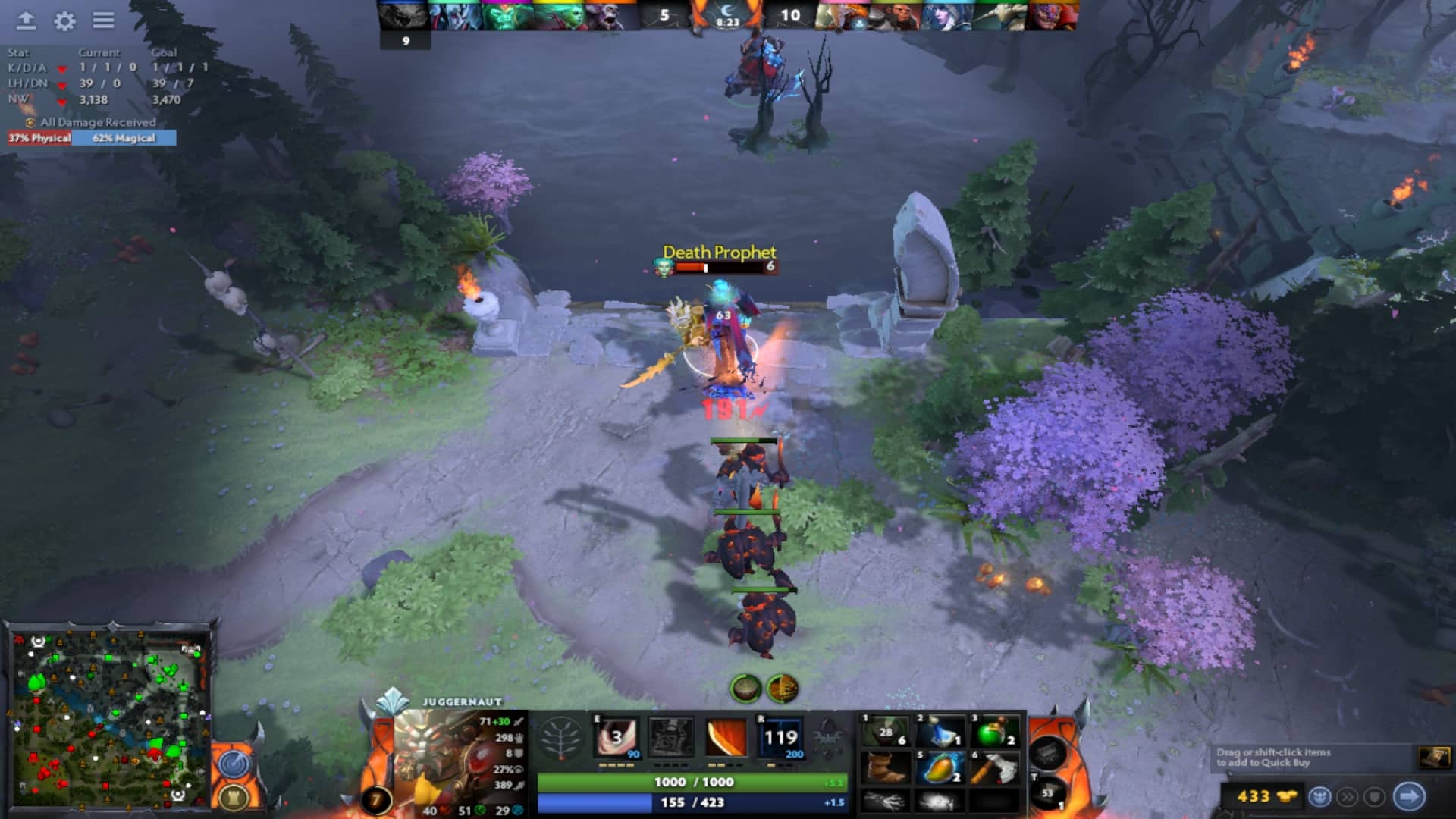The image size is (1456, 819).
Task: Open settings via the gear icon
Action: pos(64,19)
